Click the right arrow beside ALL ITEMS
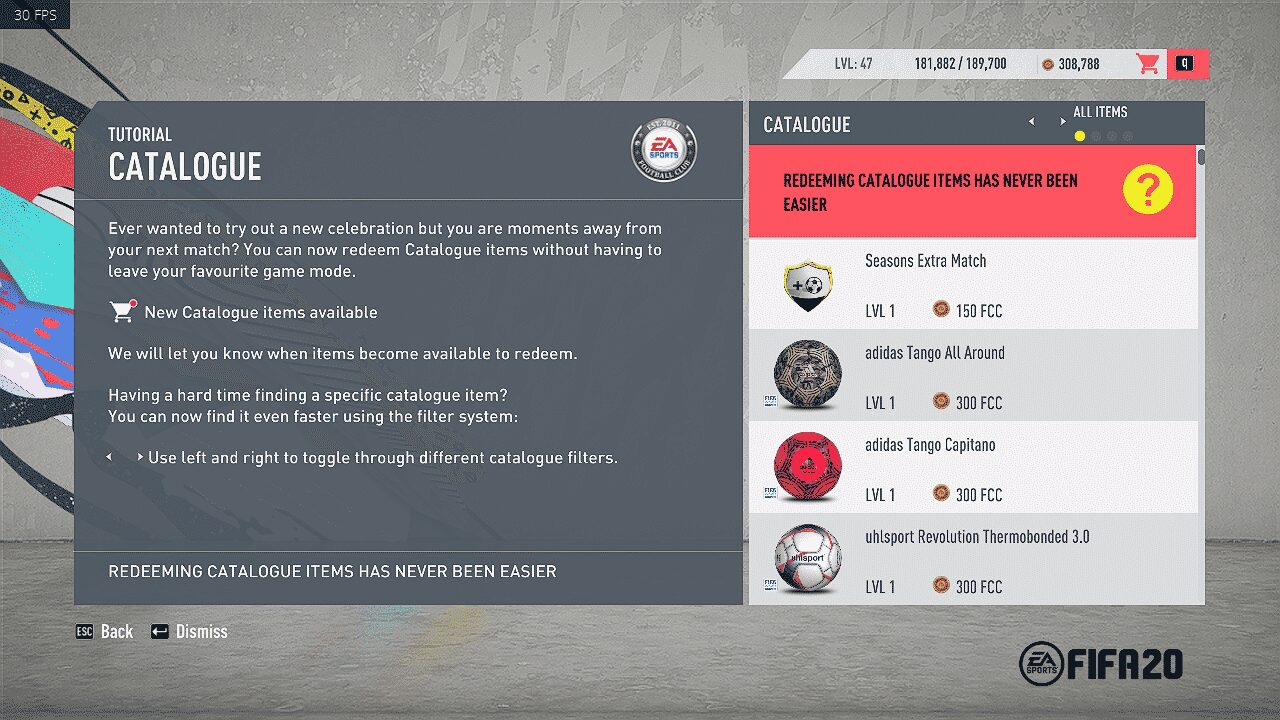The width and height of the screenshot is (1280, 720). [1063, 120]
